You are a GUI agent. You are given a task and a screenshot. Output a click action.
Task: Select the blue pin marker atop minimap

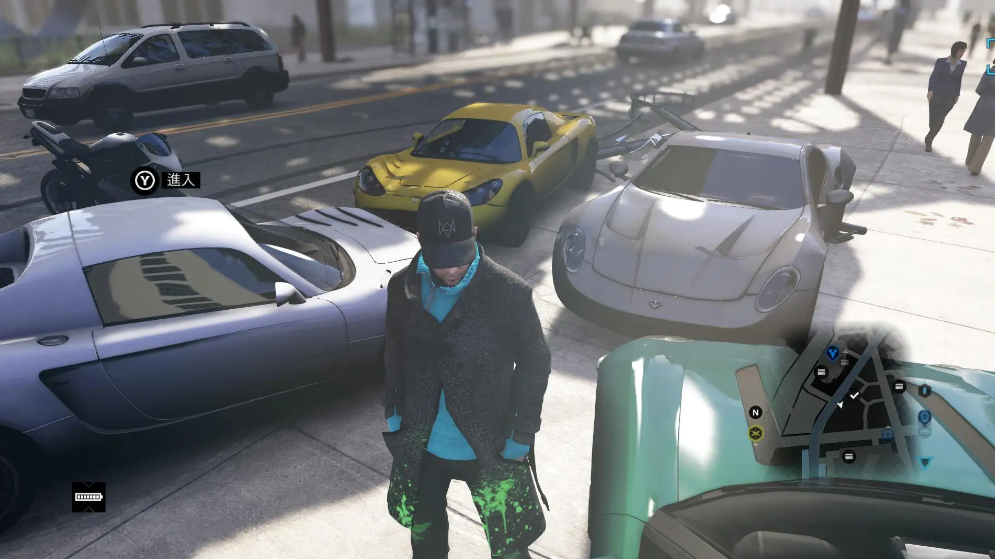coord(832,353)
